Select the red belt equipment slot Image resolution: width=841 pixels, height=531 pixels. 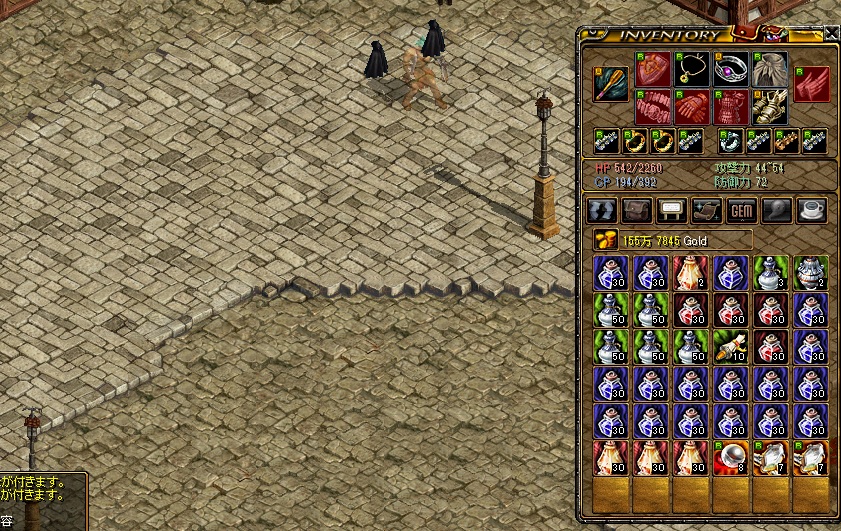(x=651, y=107)
